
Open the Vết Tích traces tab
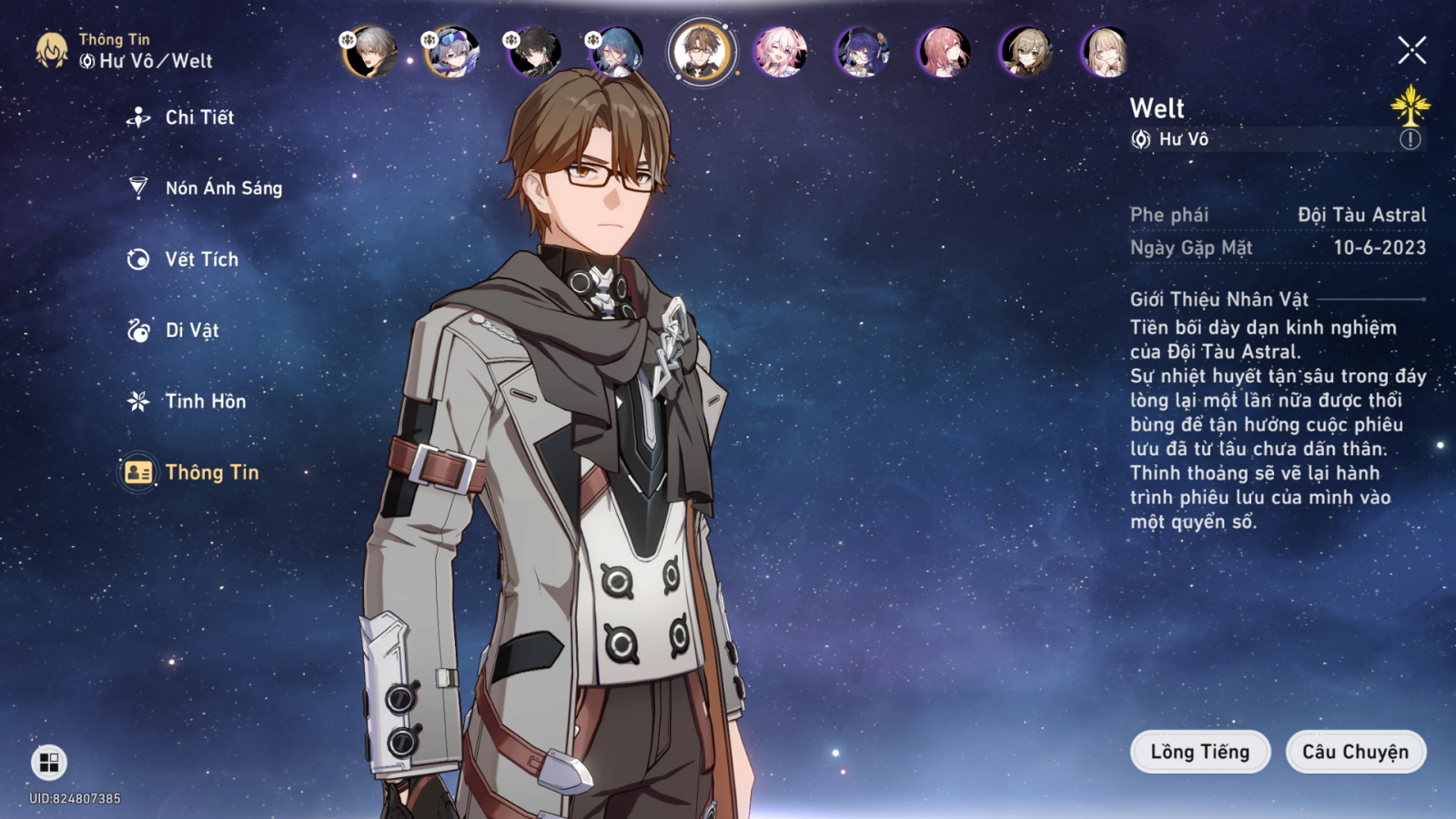click(x=201, y=259)
